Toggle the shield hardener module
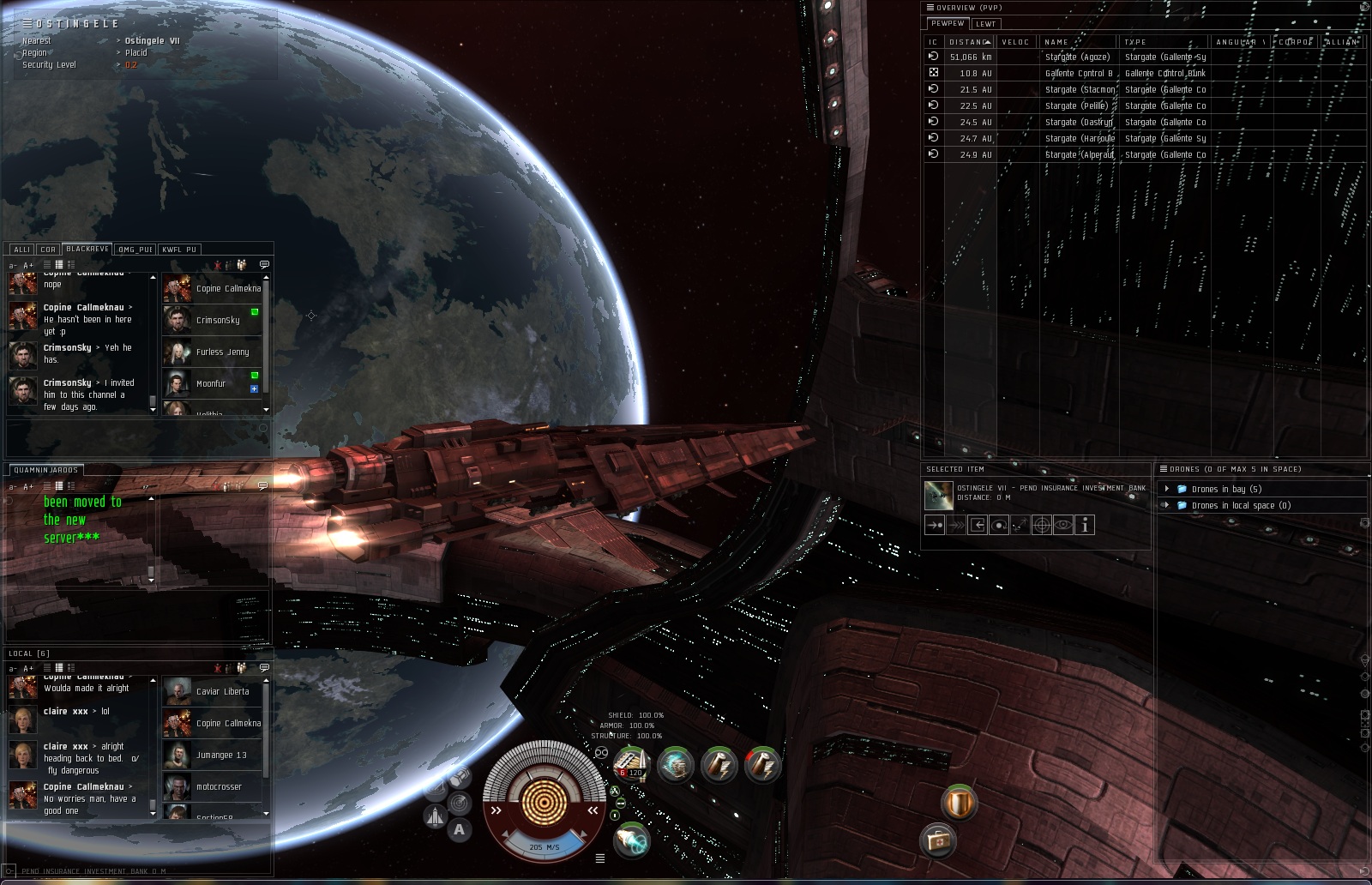The image size is (1372, 885). coord(959,804)
